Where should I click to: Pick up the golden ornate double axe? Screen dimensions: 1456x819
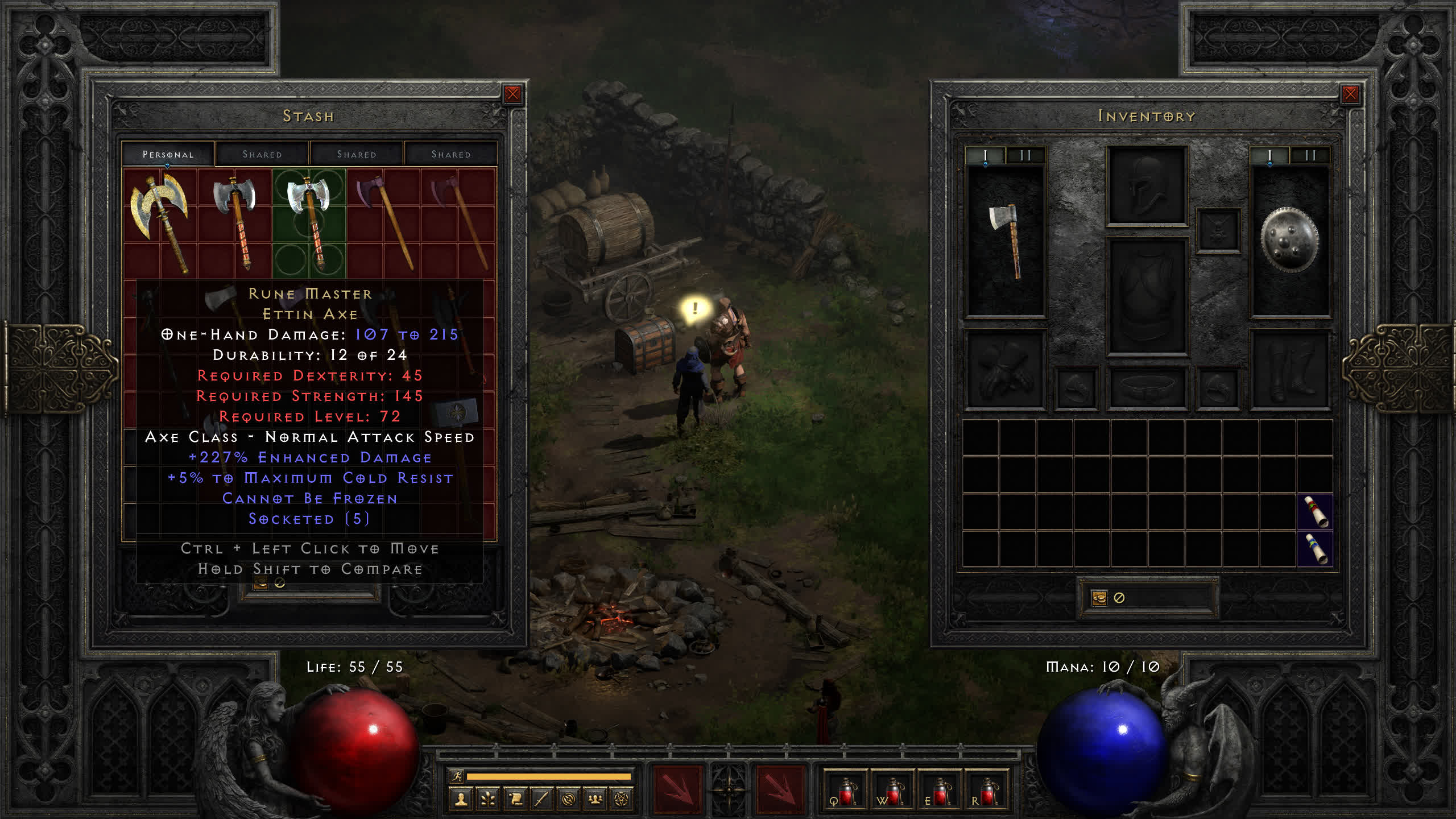(160, 221)
